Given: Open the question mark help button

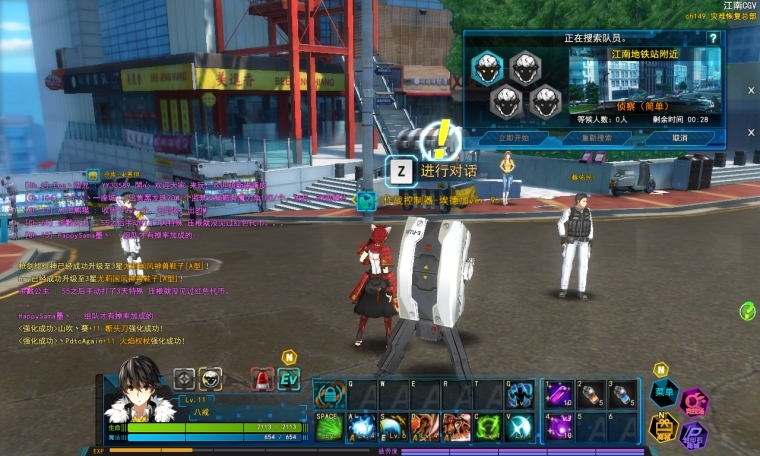Looking at the screenshot, I should 713,39.
